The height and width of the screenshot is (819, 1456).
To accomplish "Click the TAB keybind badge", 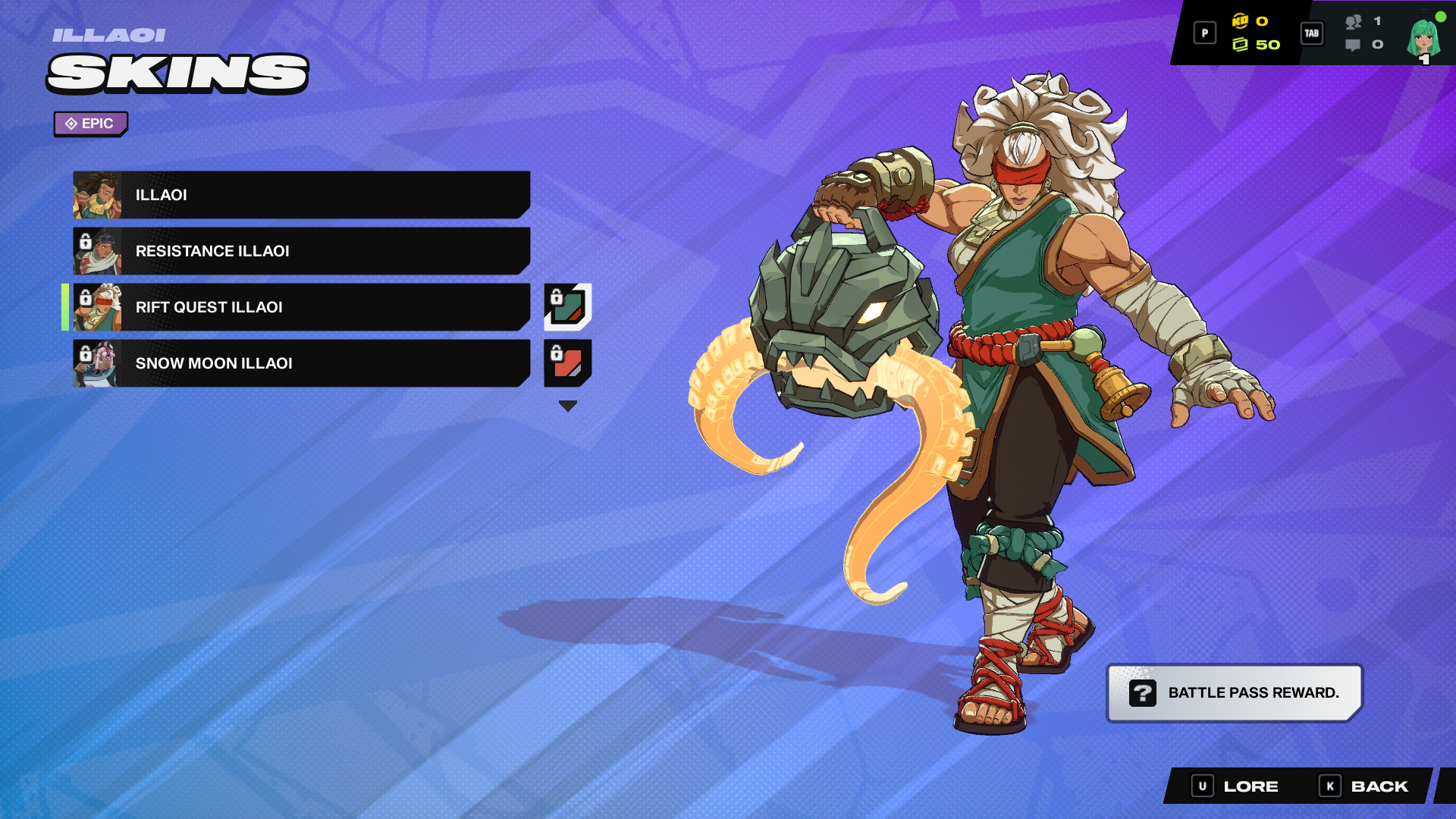I will pyautogui.click(x=1311, y=33).
